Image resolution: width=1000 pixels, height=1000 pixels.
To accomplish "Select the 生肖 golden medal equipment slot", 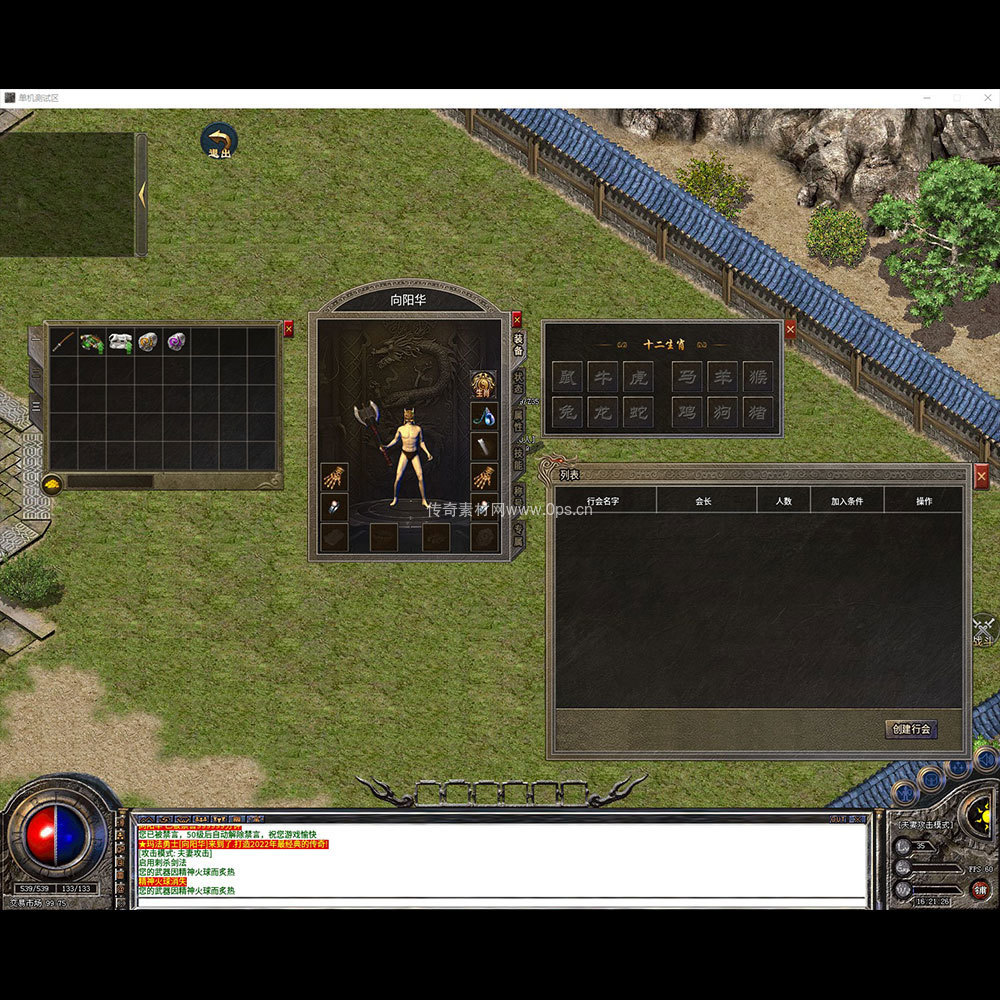I will 484,383.
